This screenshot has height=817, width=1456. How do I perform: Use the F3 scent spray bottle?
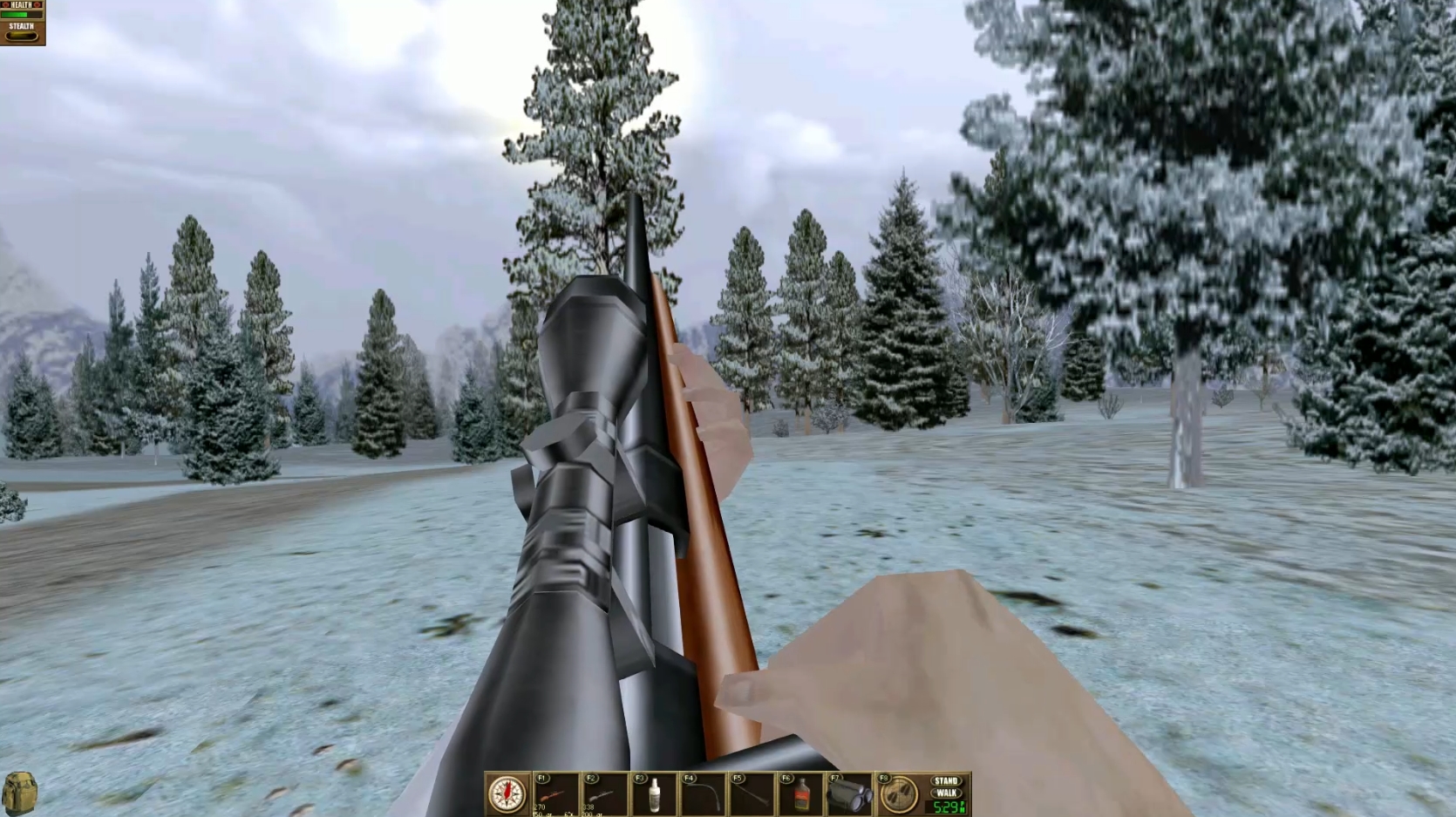click(655, 793)
